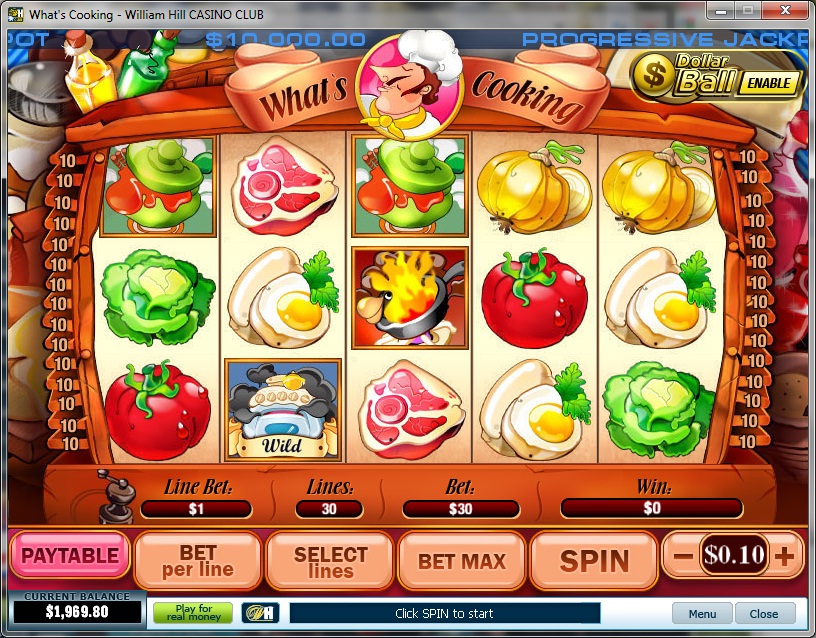Screen dimensions: 816x638
Task: Spin the reels with SPIN
Action: pos(594,560)
